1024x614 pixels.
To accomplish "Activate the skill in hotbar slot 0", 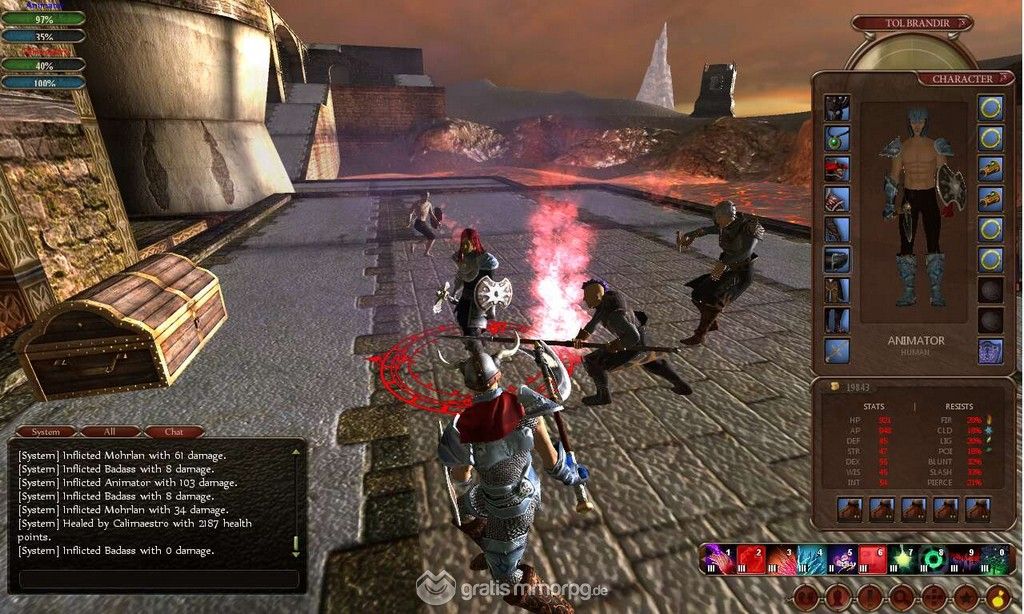I will (993, 559).
